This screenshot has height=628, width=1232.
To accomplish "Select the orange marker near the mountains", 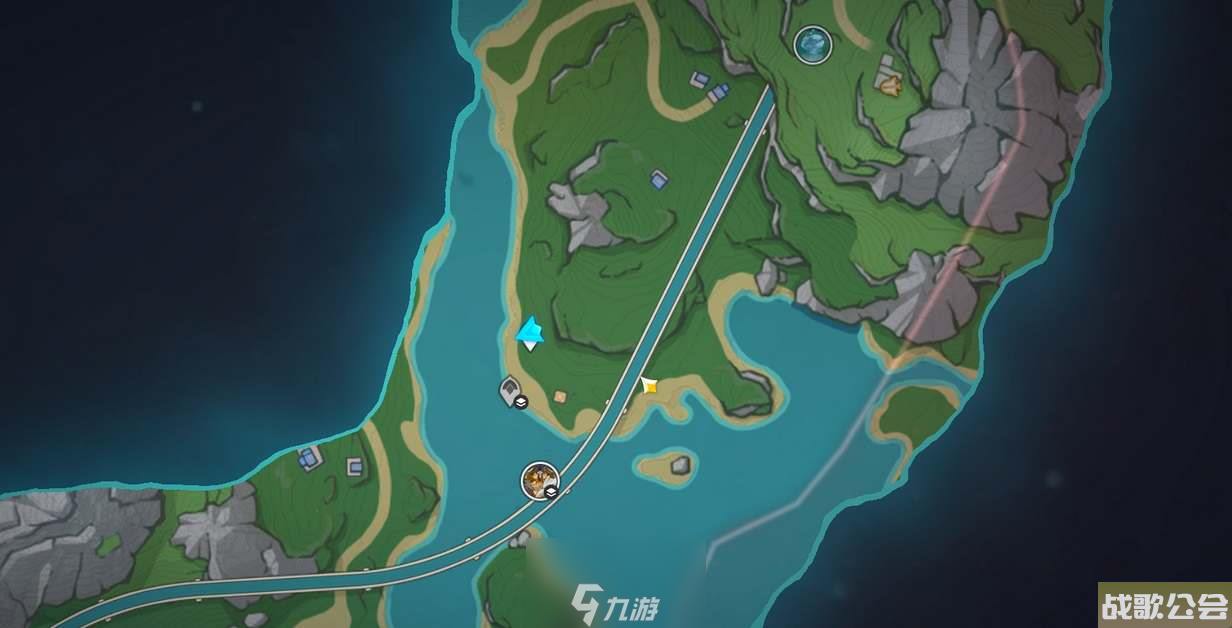I will click(889, 84).
